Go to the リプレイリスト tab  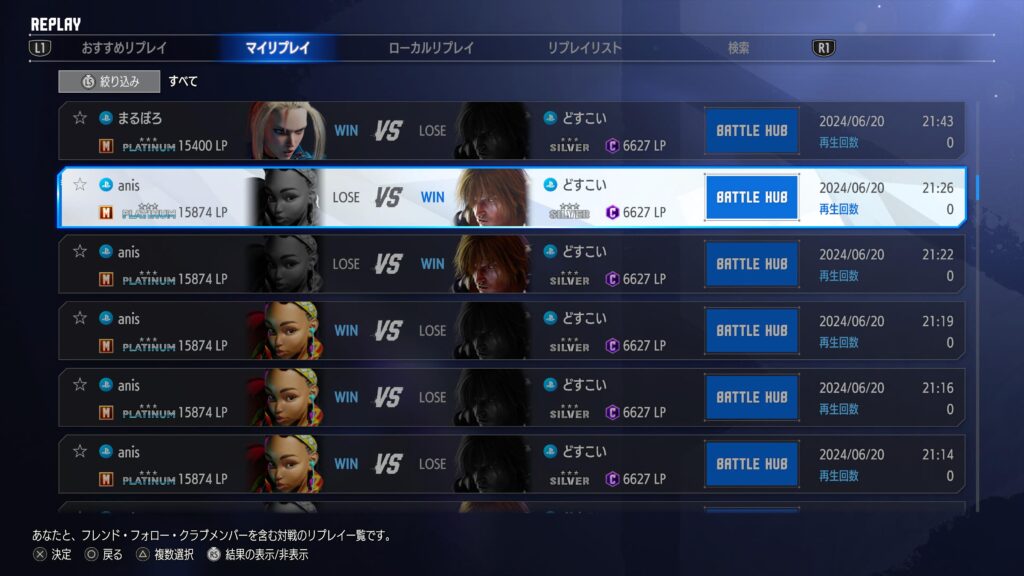584,48
